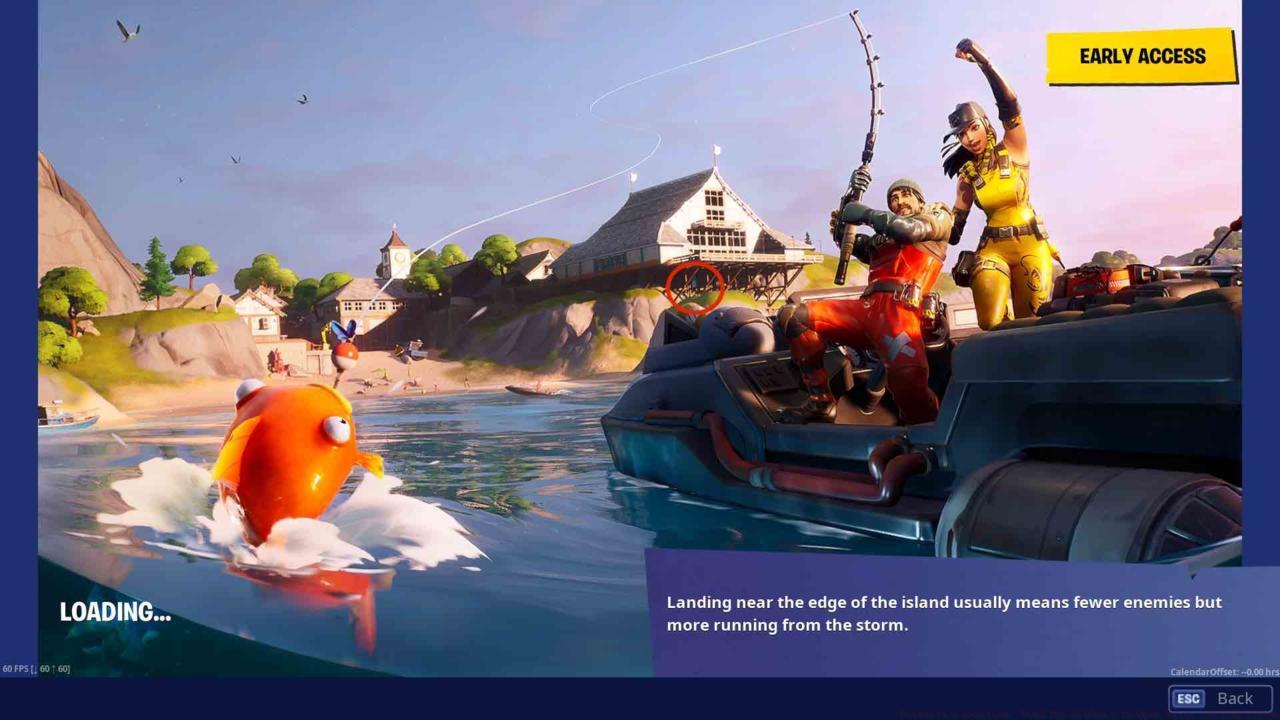Expand the LOADING progress text
1280x720 pixels.
(x=115, y=613)
